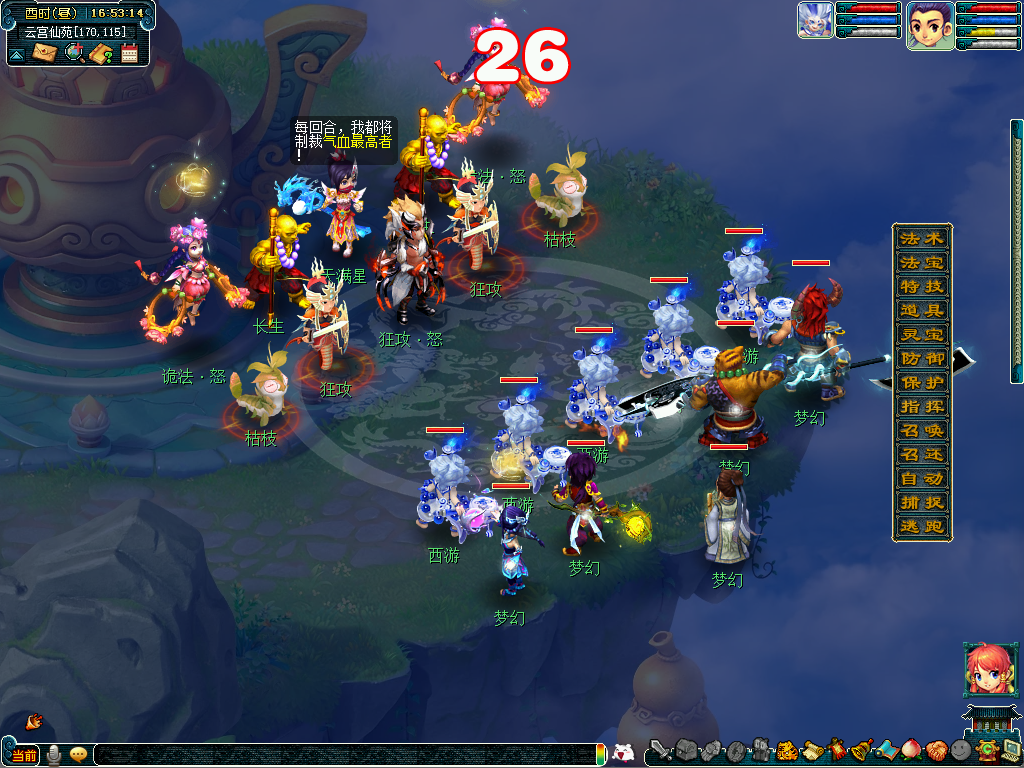Select the 特技 command
The width and height of the screenshot is (1024, 768).
[921, 287]
